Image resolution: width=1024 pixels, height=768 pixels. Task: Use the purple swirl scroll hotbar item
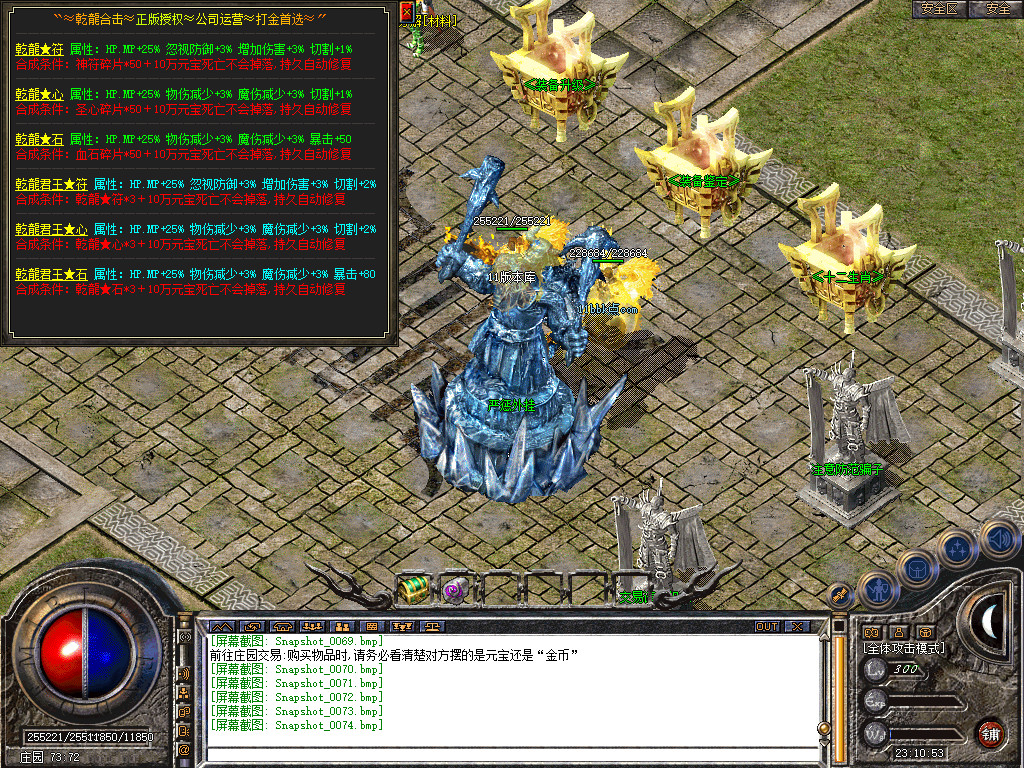click(x=456, y=589)
